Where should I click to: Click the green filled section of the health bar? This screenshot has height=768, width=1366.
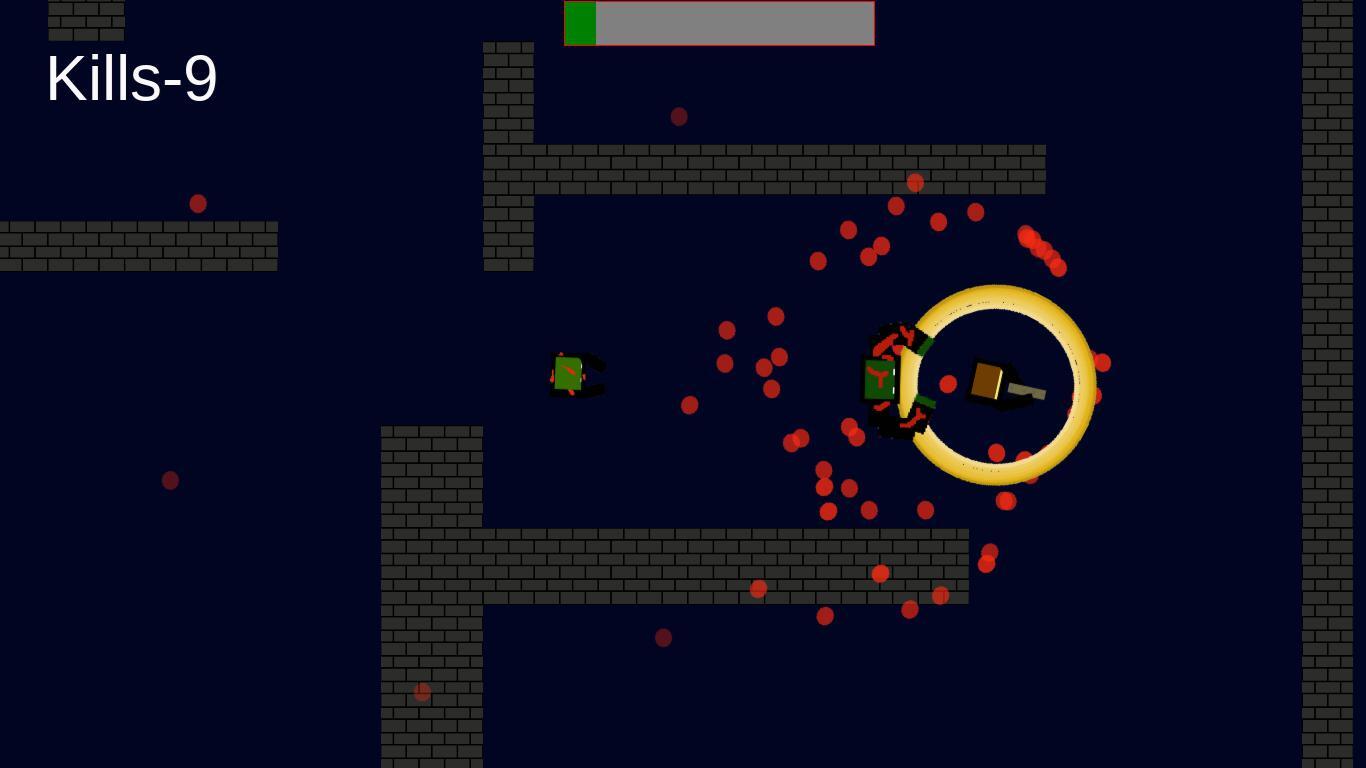click(580, 22)
